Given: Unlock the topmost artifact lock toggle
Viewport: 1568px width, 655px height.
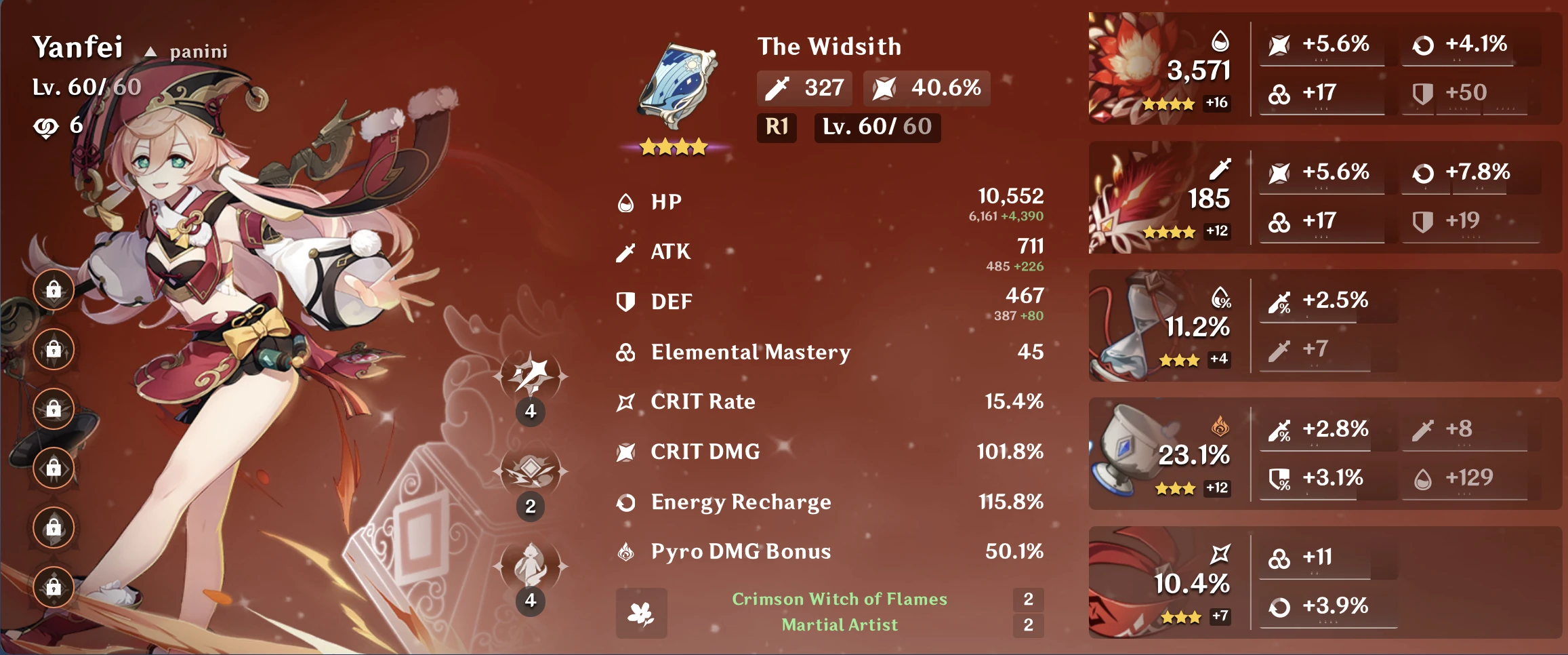Looking at the screenshot, I should click(53, 288).
